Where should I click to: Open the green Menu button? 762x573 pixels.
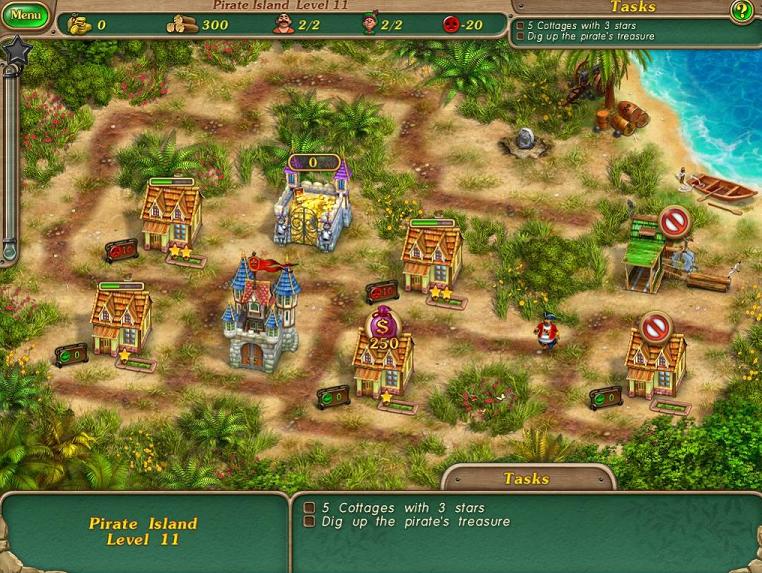(25, 16)
